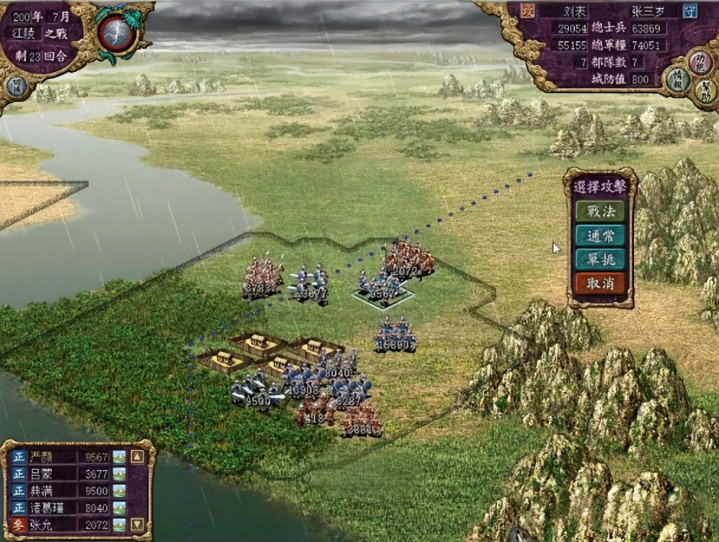Open the 功能 function round button
The height and width of the screenshot is (542, 719).
click(702, 62)
